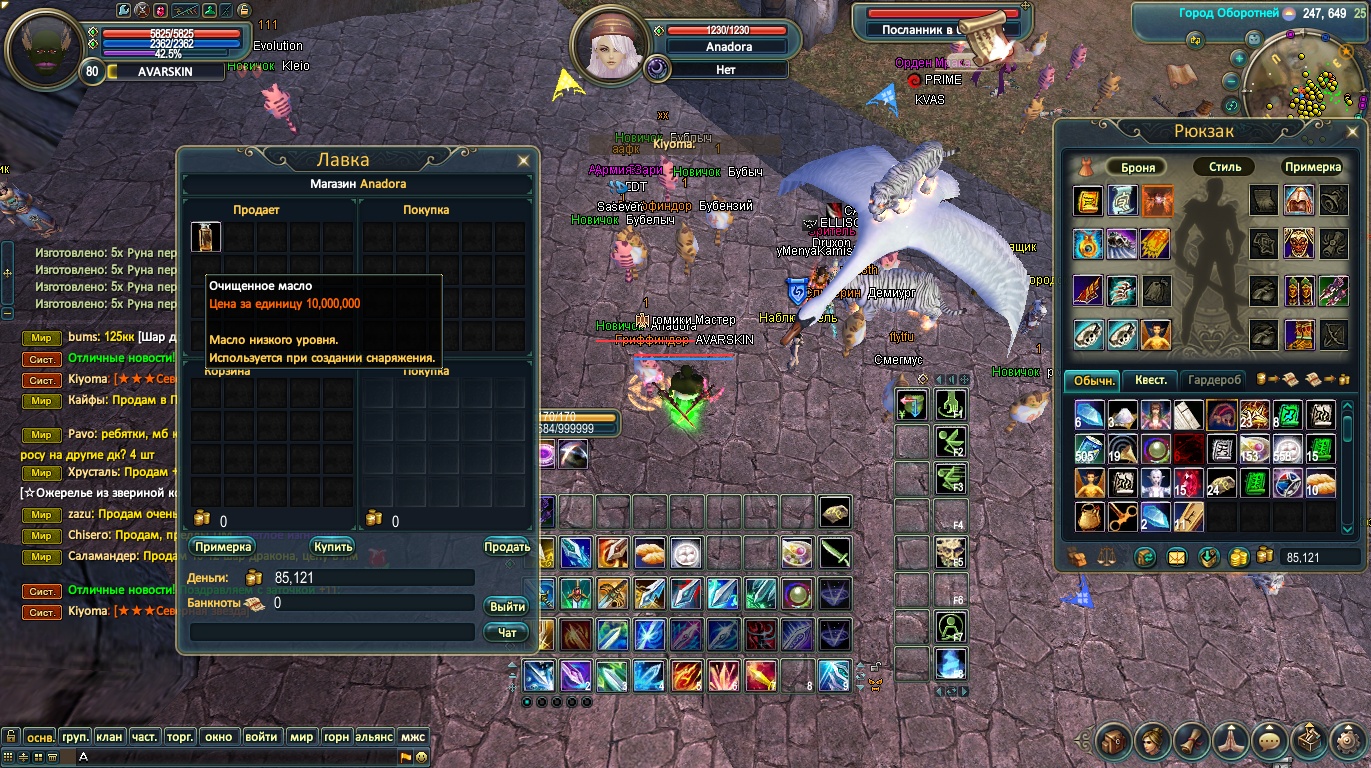
Task: Switch to the Гардероб tab
Action: tap(1215, 380)
